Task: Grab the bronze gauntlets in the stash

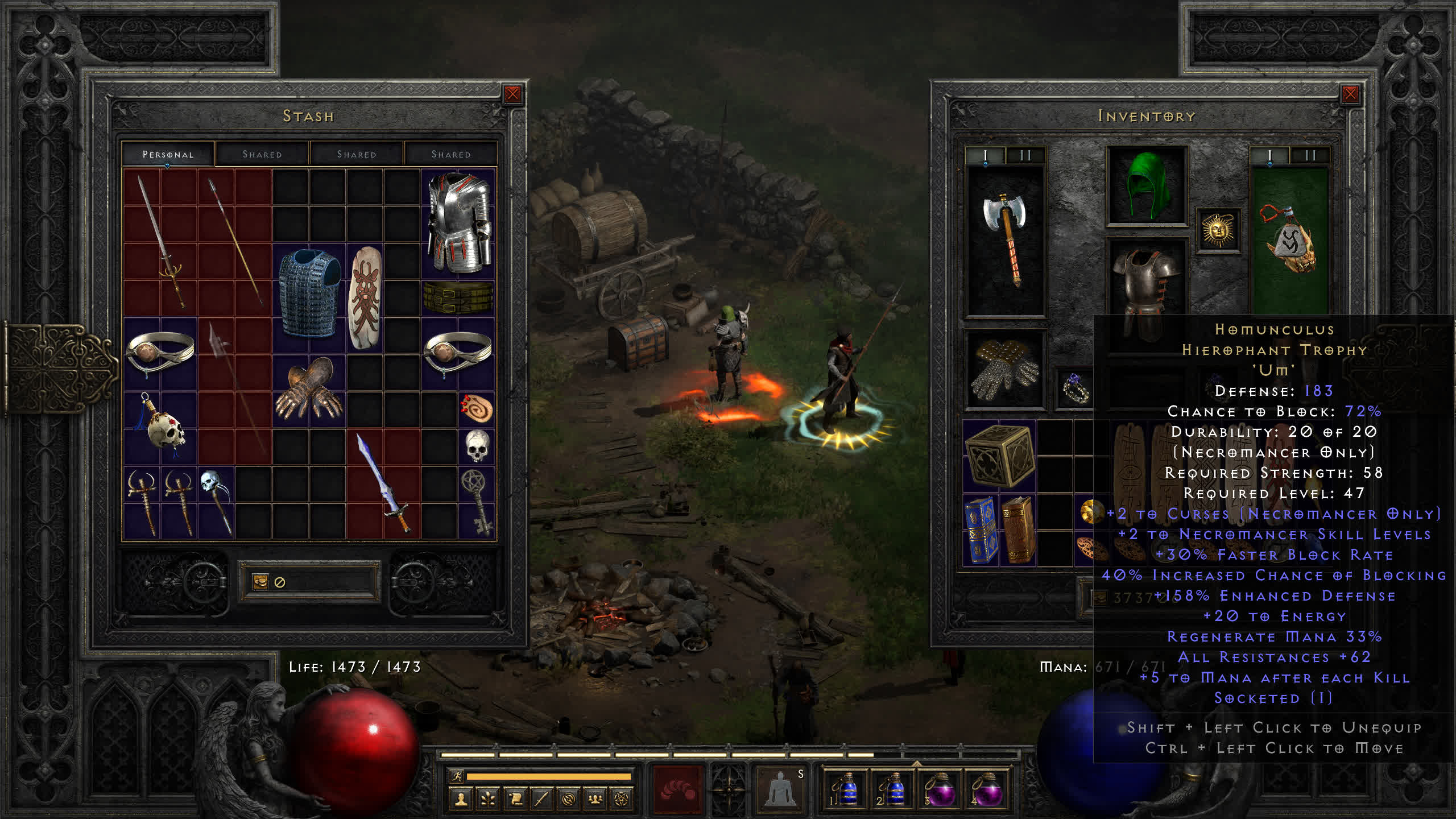Action: (x=309, y=390)
